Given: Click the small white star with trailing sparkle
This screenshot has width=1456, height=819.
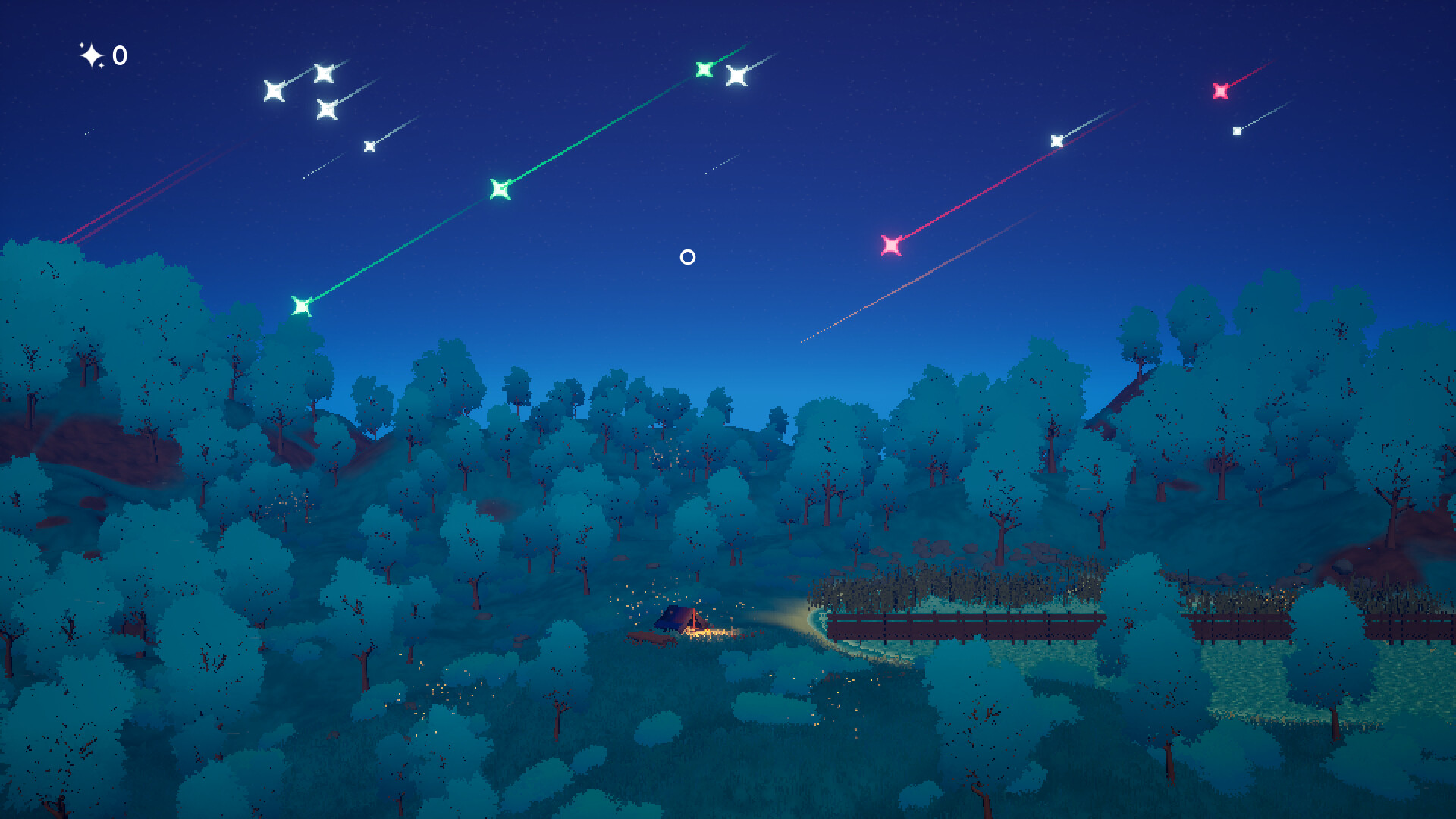Looking at the screenshot, I should 371,145.
